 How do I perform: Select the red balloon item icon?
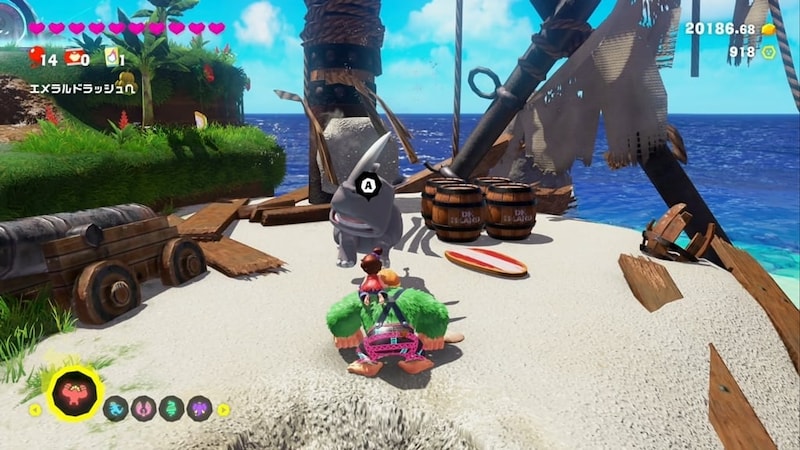pos(37,57)
